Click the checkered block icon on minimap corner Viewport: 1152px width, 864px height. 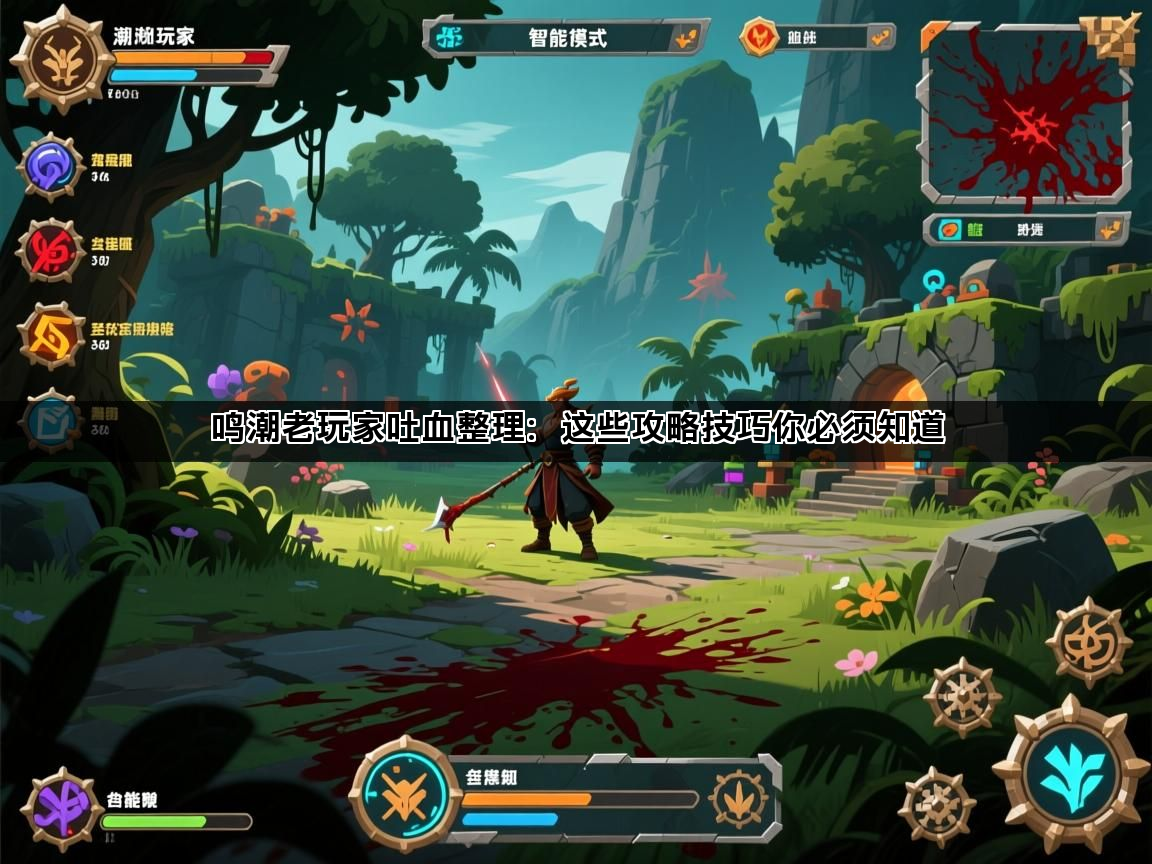1113,36
